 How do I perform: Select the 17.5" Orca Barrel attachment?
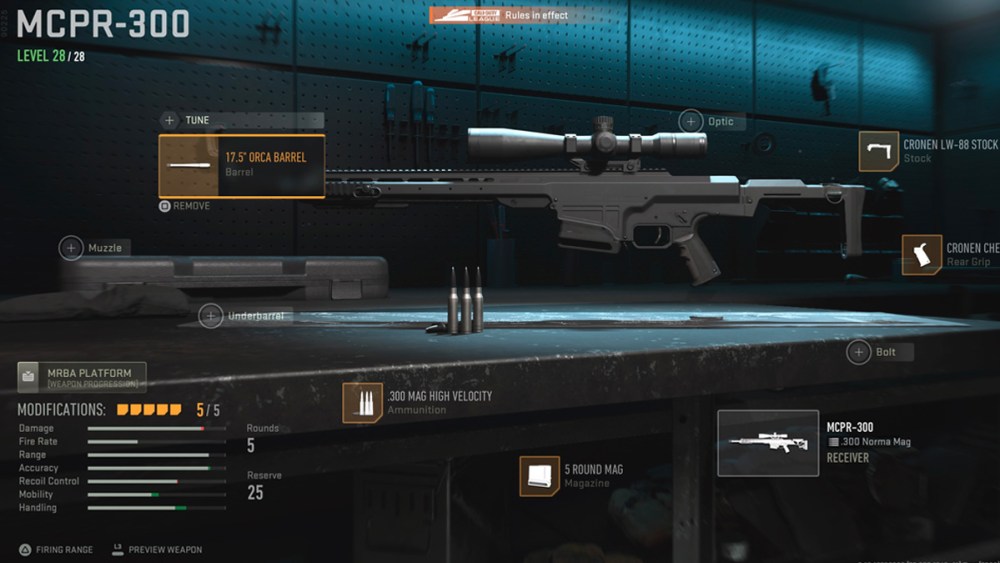click(241, 165)
